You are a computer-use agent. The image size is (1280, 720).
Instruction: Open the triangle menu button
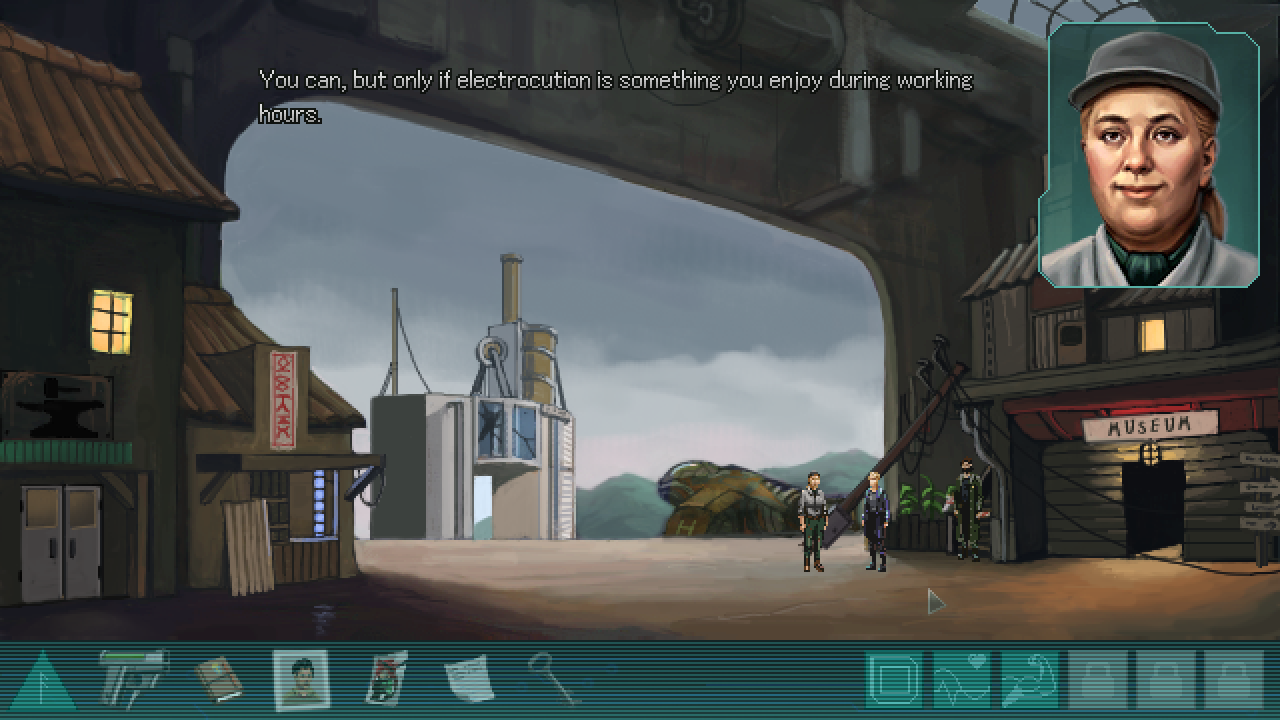(42, 682)
